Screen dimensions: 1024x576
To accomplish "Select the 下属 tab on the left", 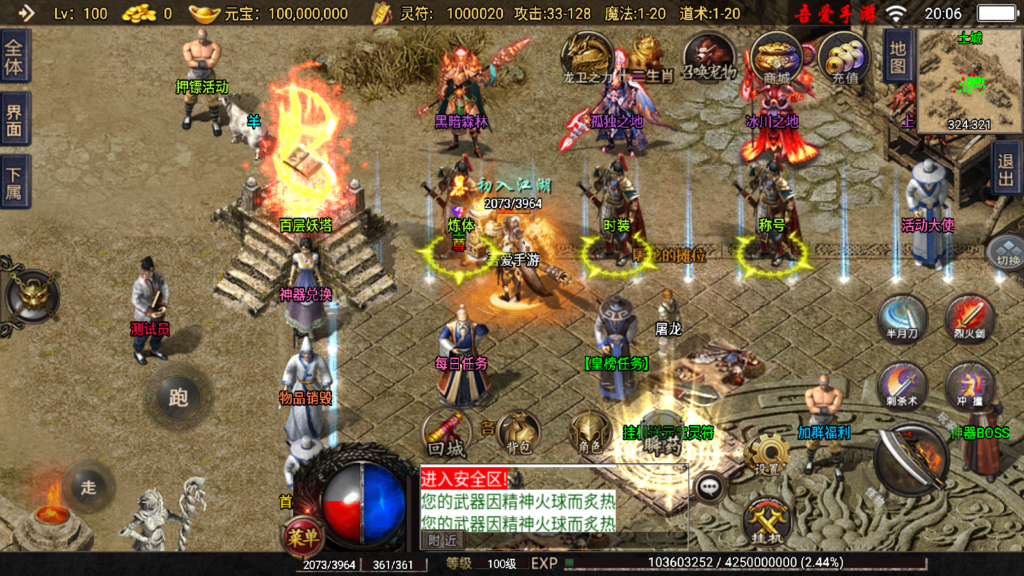I will [14, 182].
